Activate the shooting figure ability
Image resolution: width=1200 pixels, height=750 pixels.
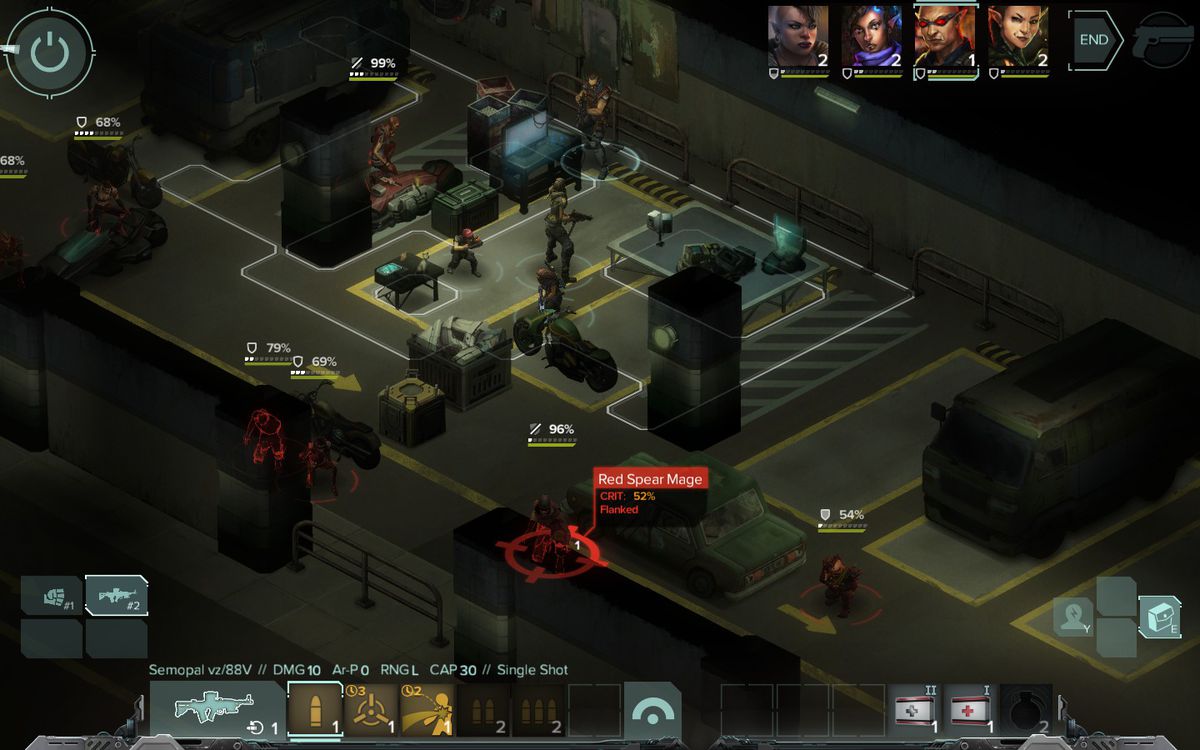tap(428, 709)
